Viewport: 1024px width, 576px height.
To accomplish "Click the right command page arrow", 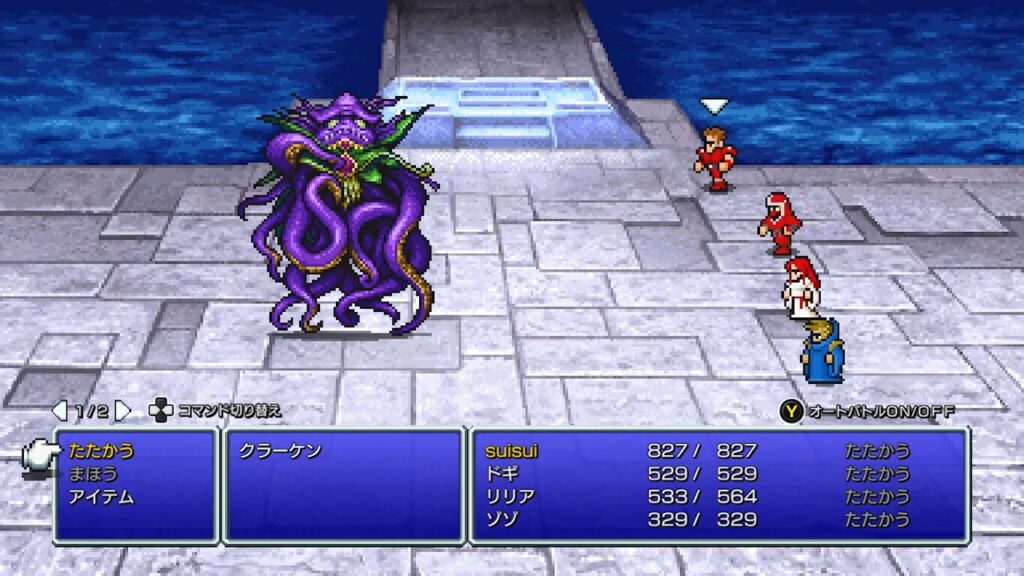I will click(122, 411).
